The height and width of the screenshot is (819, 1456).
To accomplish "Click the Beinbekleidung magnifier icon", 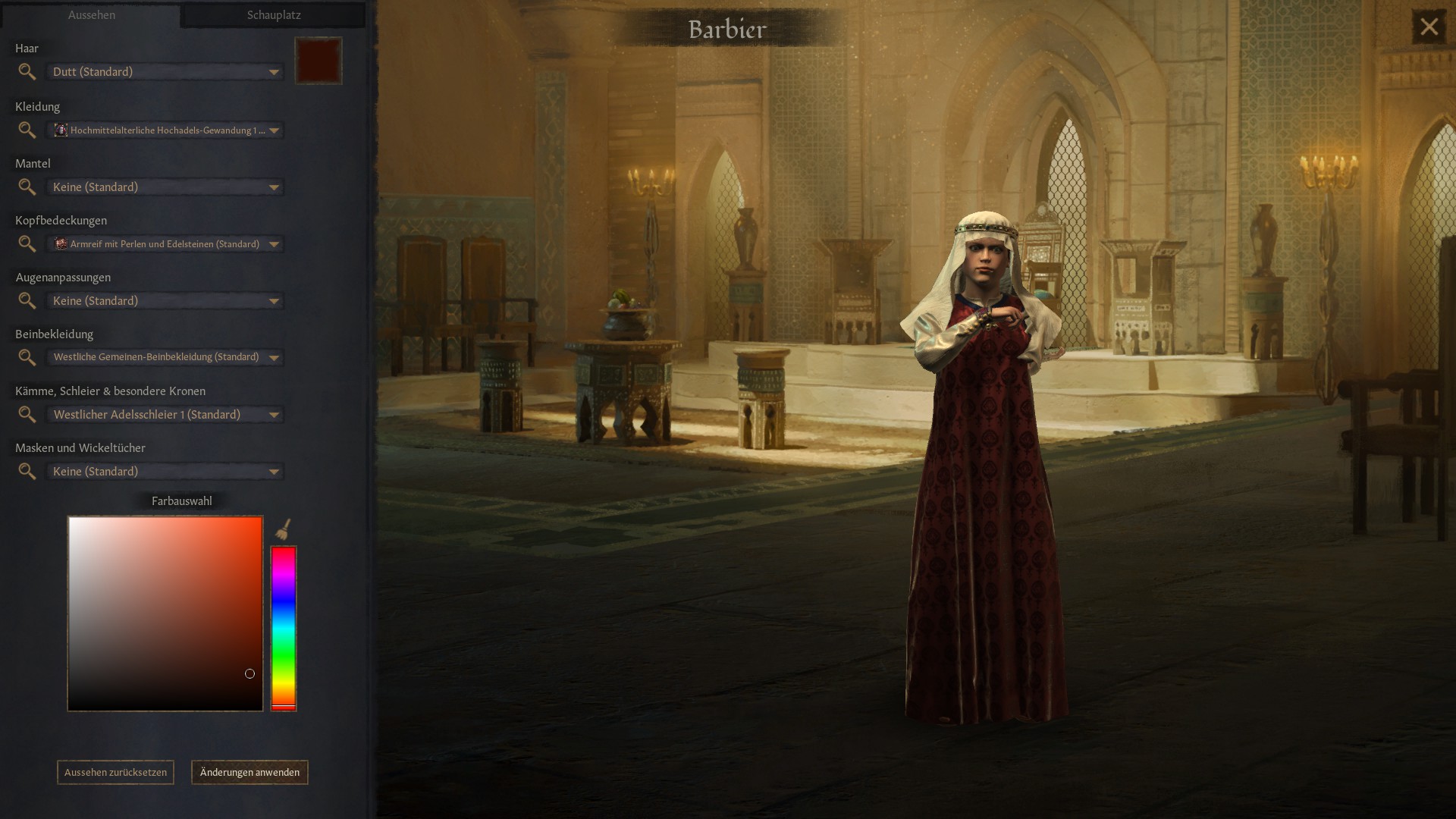I will point(27,357).
